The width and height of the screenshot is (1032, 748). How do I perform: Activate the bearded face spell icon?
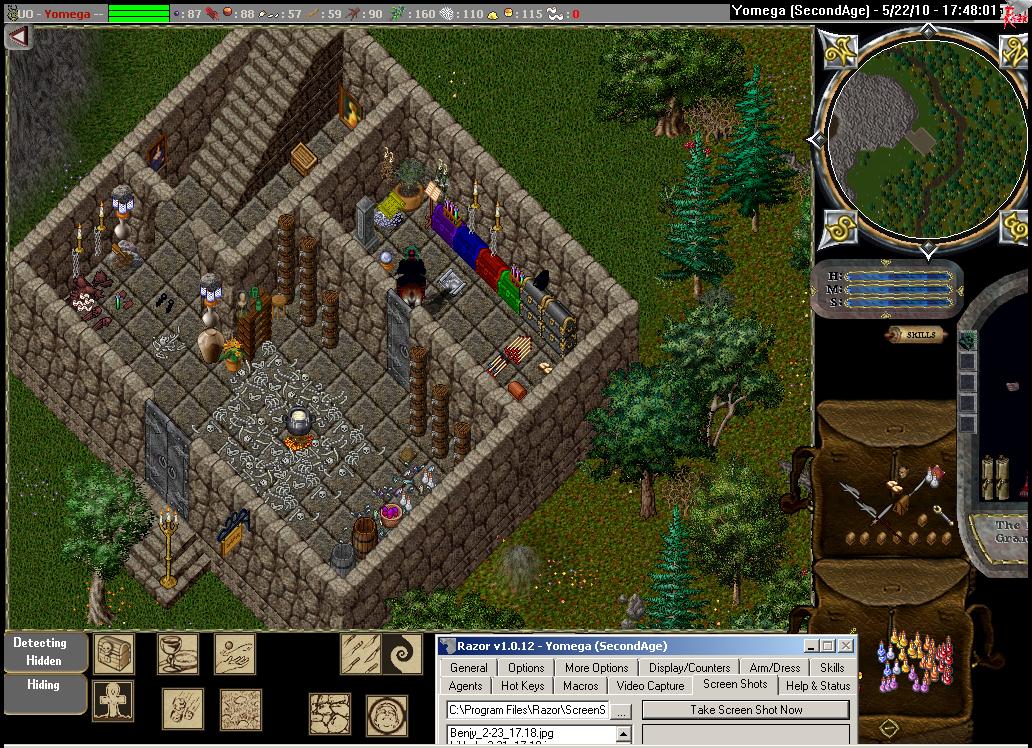(x=386, y=714)
